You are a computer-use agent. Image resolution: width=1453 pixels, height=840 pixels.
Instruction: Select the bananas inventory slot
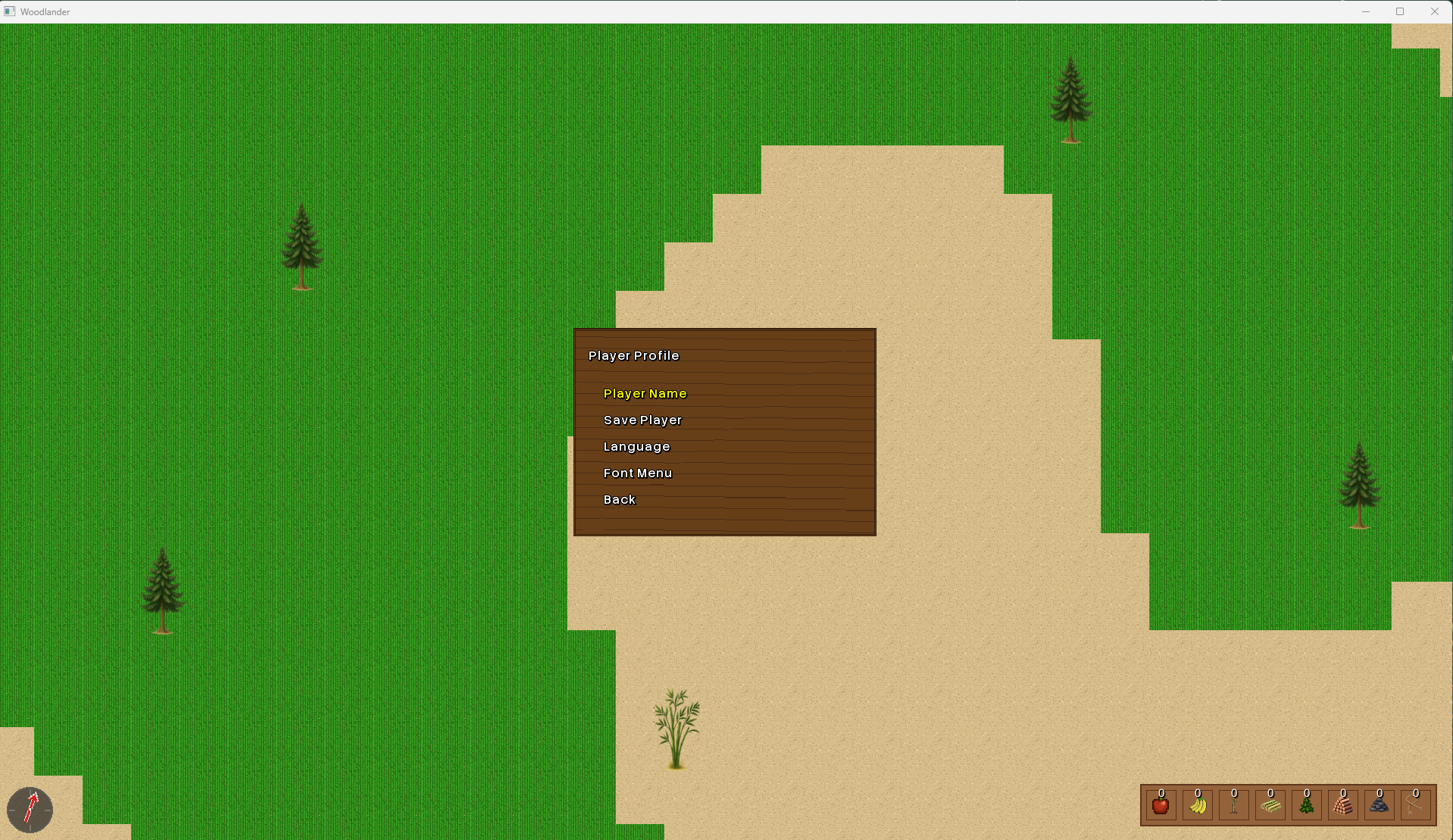click(1198, 807)
